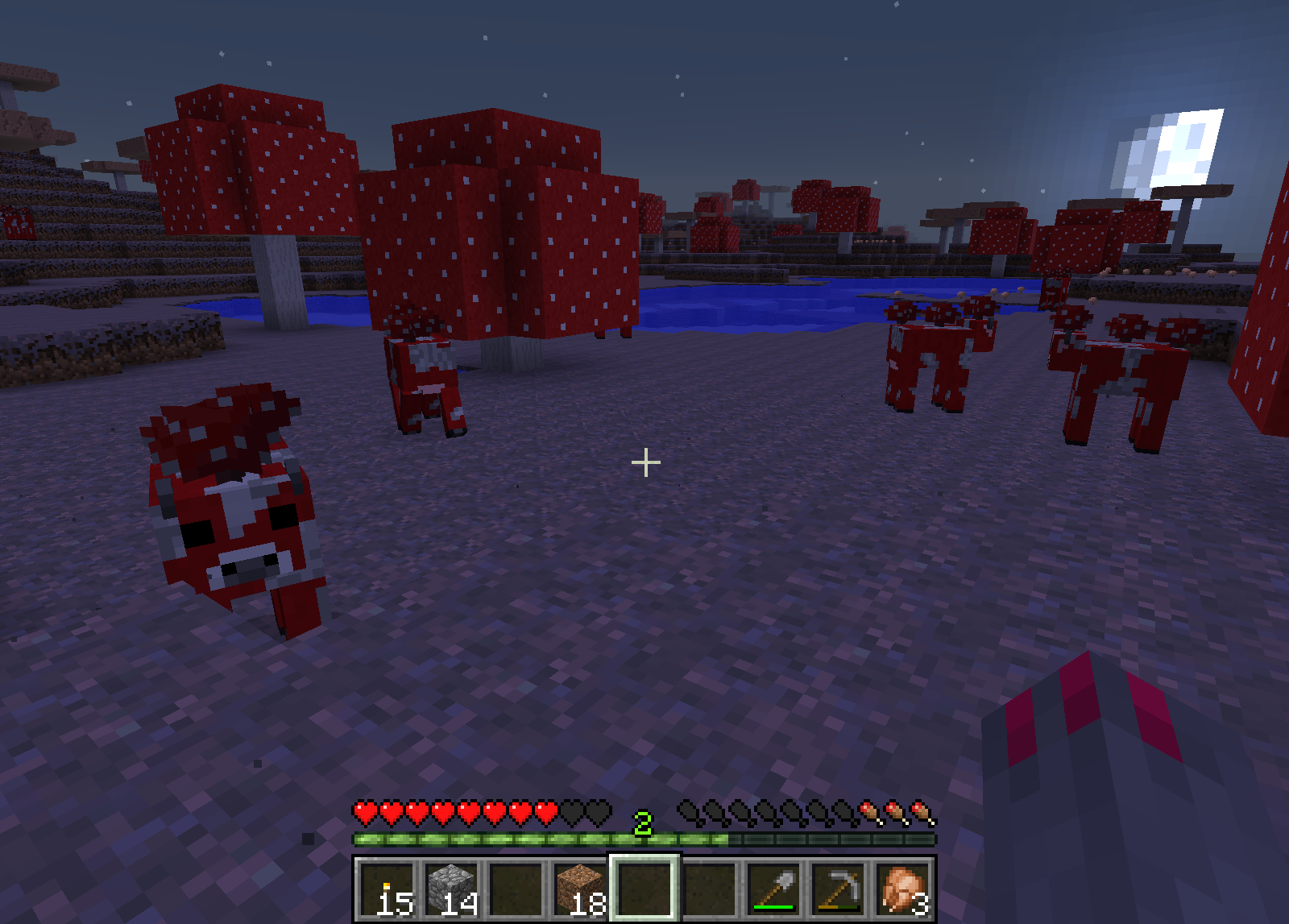Choose the dirt block hotbar slot
Image resolution: width=1289 pixels, height=924 pixels.
click(580, 889)
